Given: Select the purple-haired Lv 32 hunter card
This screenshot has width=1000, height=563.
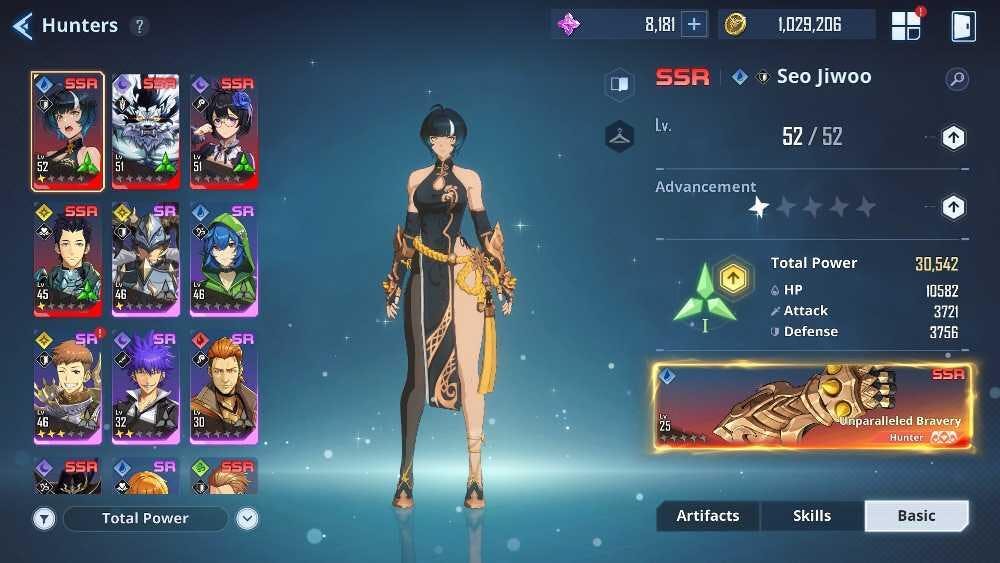Looking at the screenshot, I should [146, 387].
